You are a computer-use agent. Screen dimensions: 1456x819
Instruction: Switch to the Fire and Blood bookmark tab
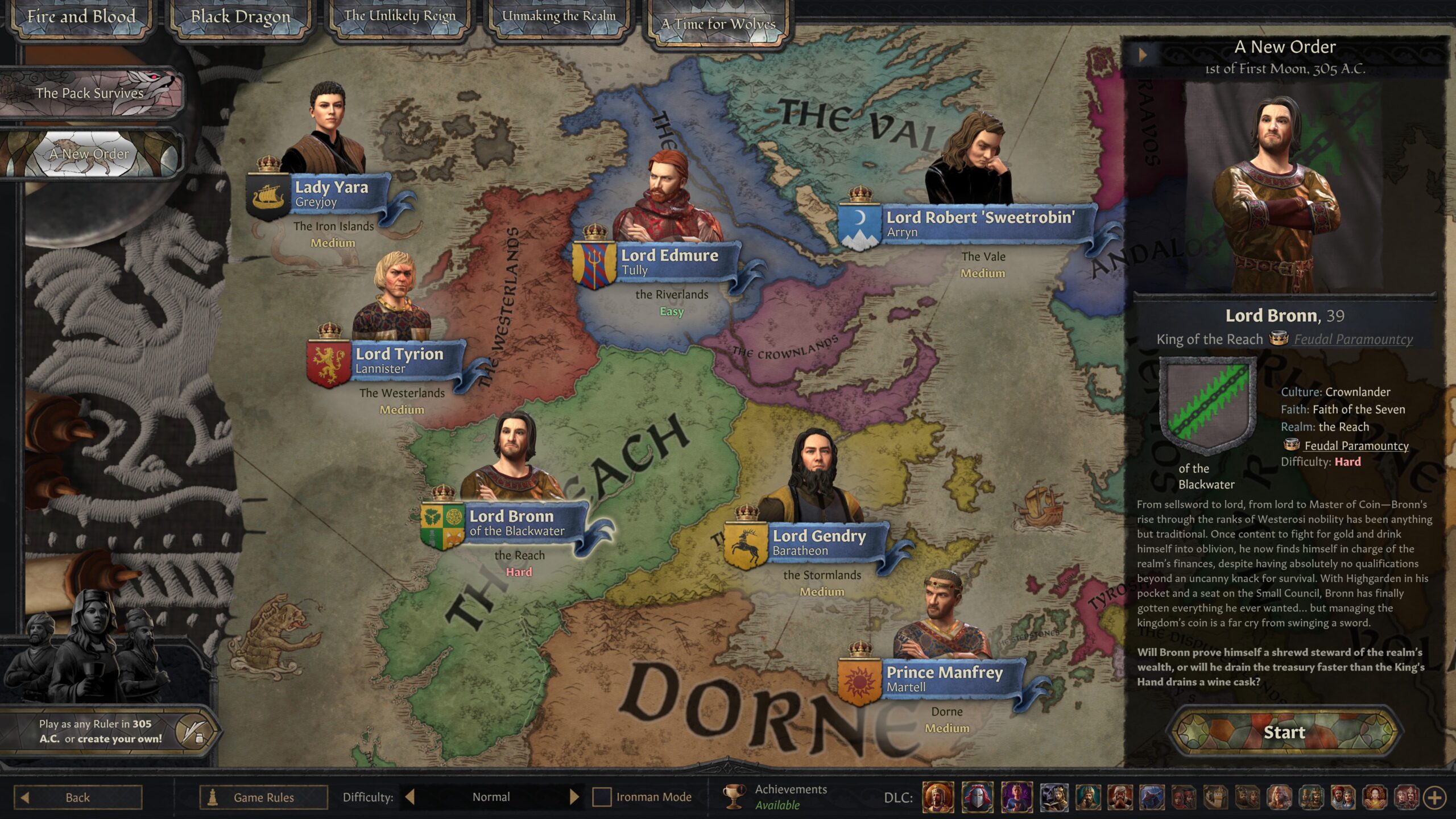coord(81,17)
